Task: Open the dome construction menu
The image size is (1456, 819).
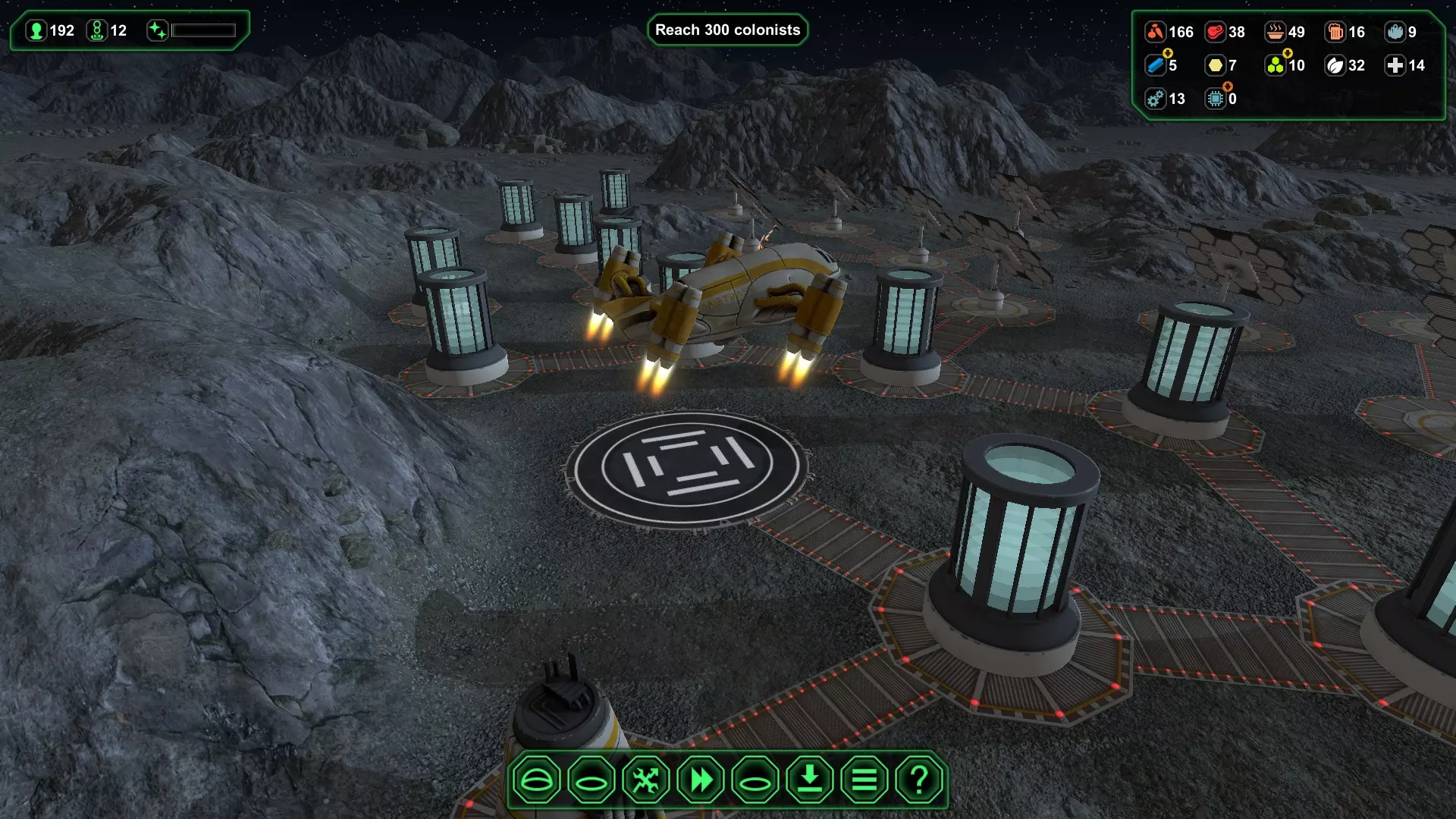Action: pos(536,780)
